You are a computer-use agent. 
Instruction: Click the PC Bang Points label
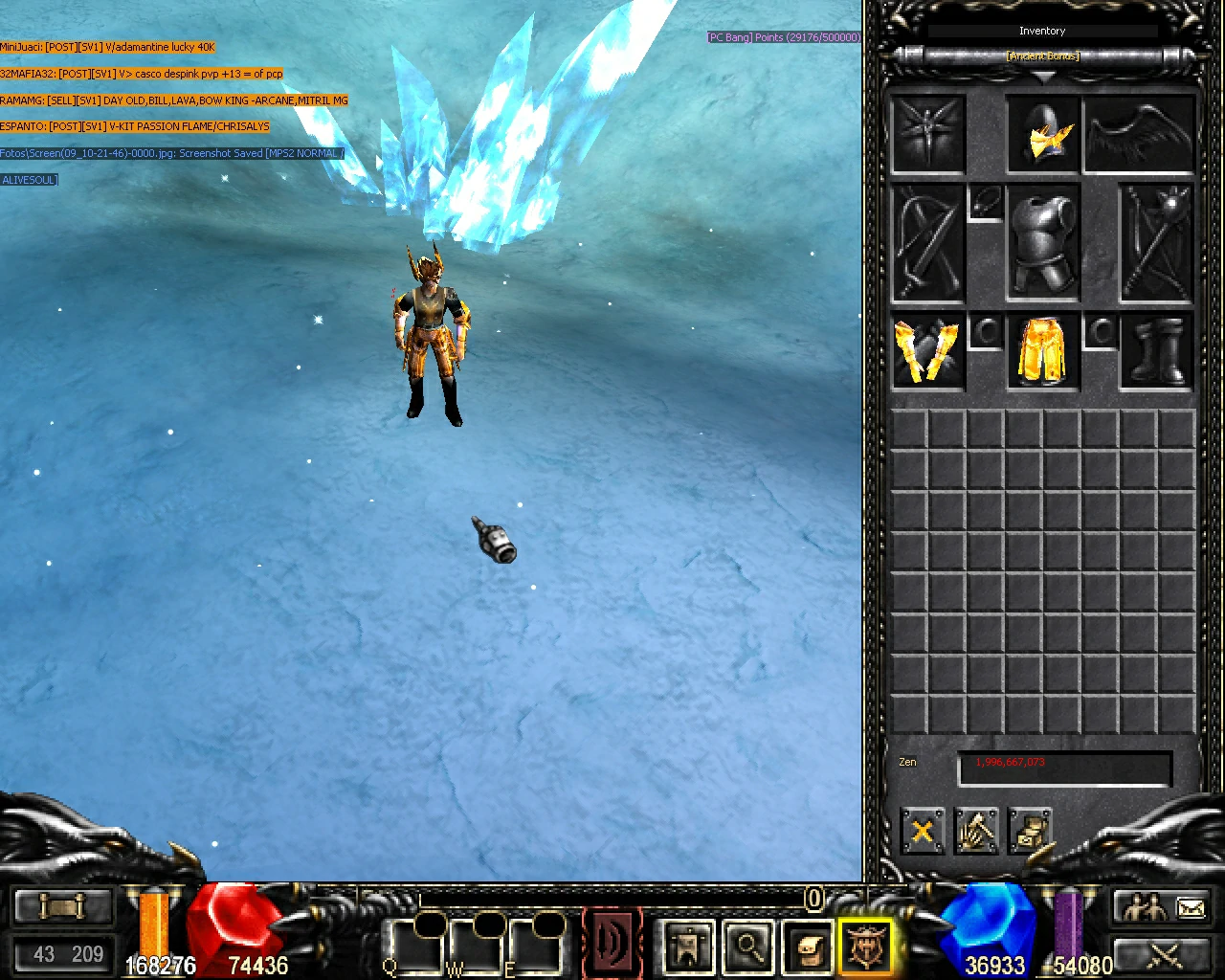point(783,36)
